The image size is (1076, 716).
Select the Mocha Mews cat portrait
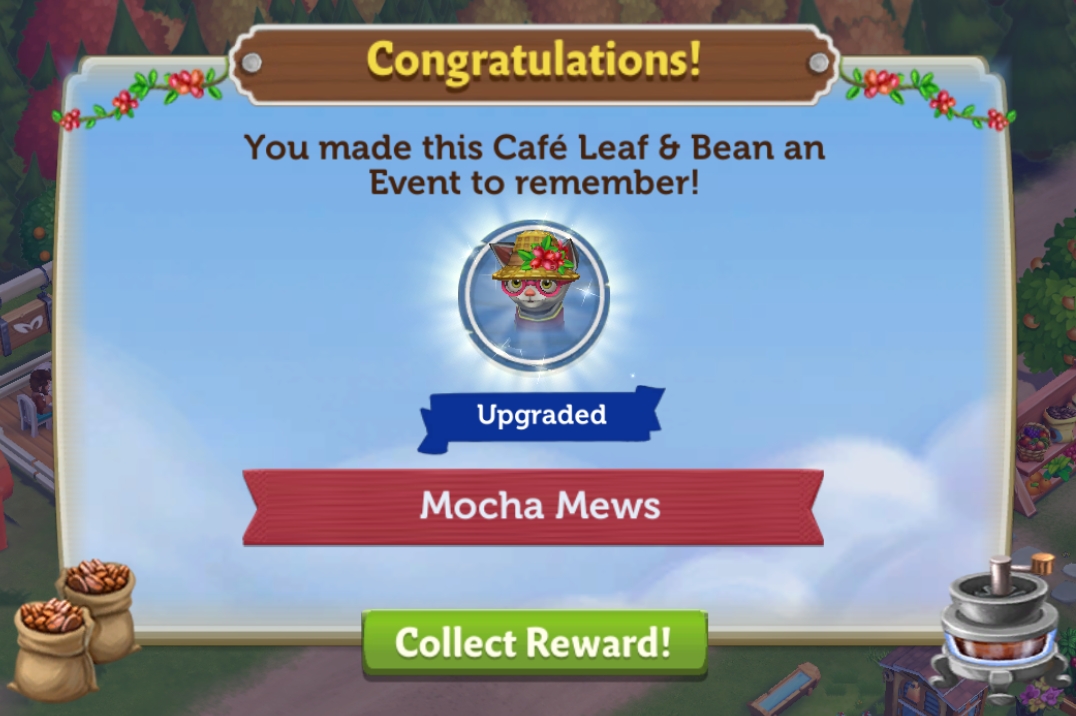point(533,297)
